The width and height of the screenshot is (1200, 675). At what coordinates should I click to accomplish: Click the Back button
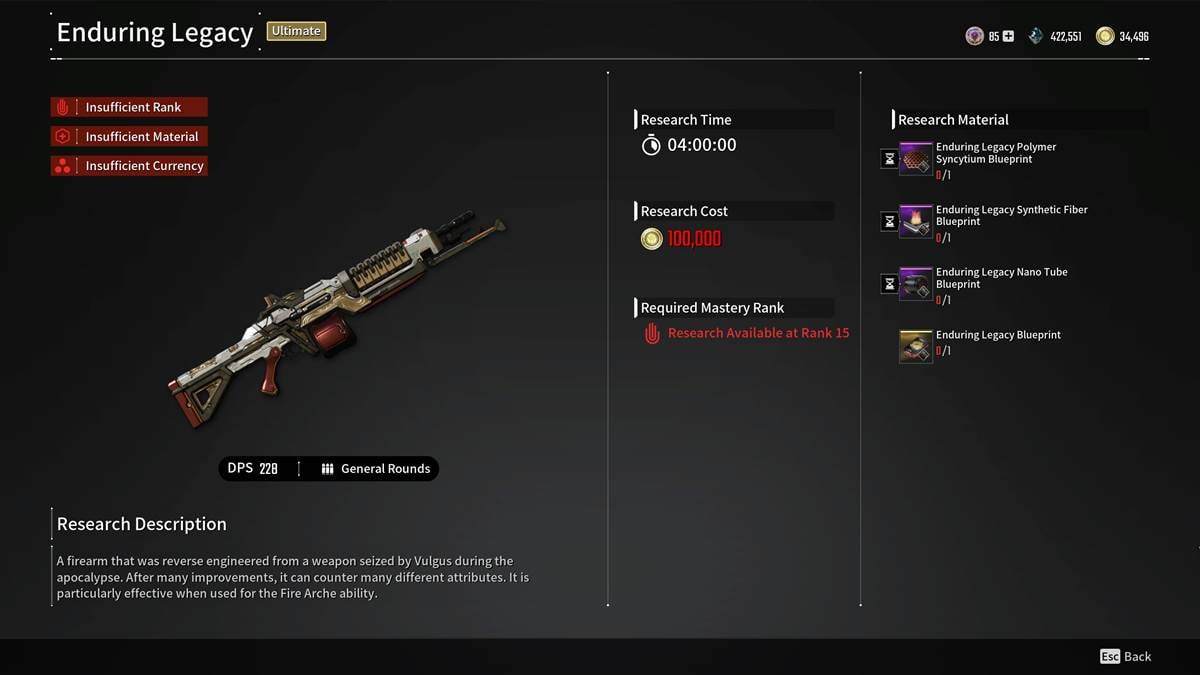click(1126, 657)
